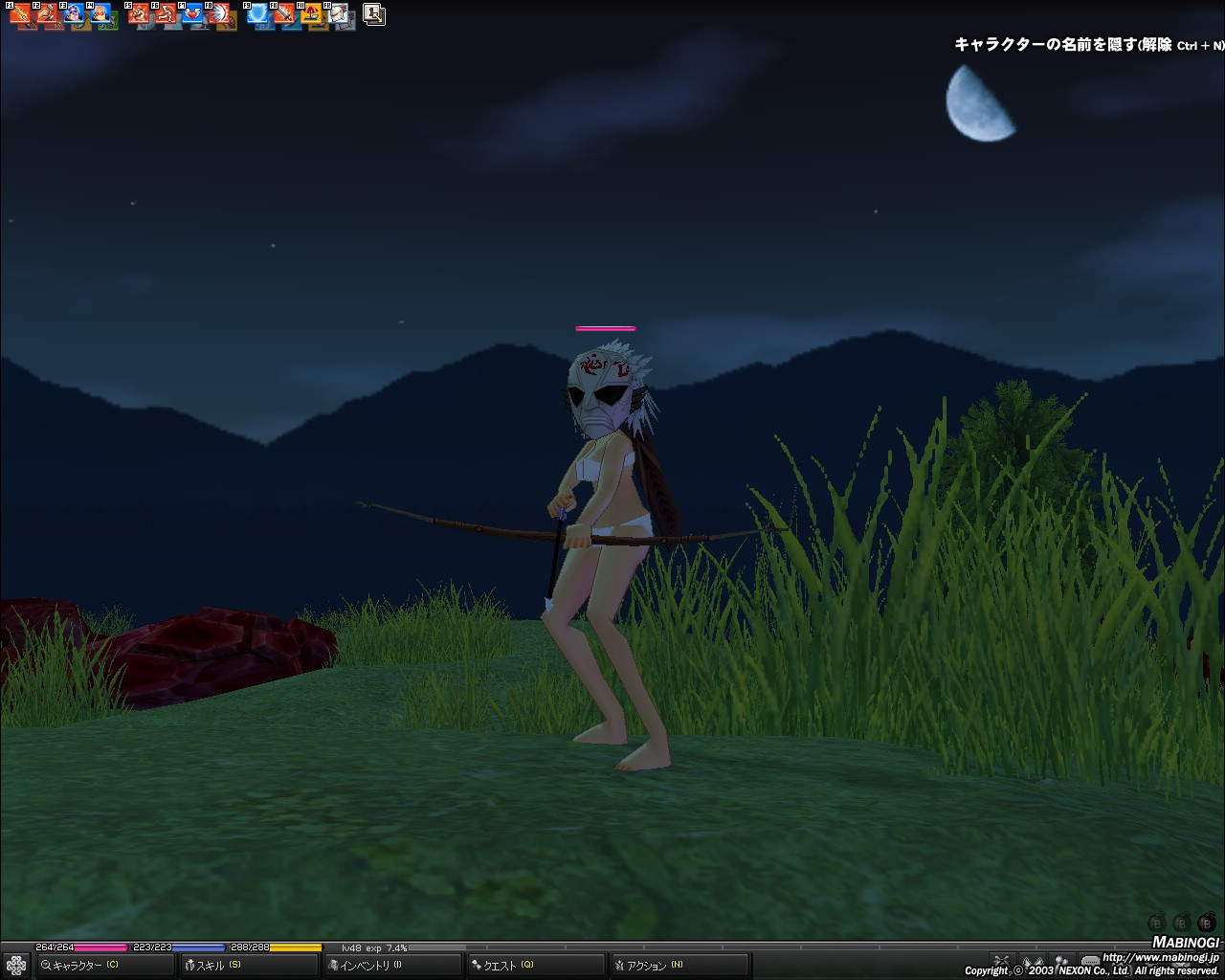The width and height of the screenshot is (1225, 980).
Task: Activate the F12 white-haired figure skill
Action: (339, 14)
